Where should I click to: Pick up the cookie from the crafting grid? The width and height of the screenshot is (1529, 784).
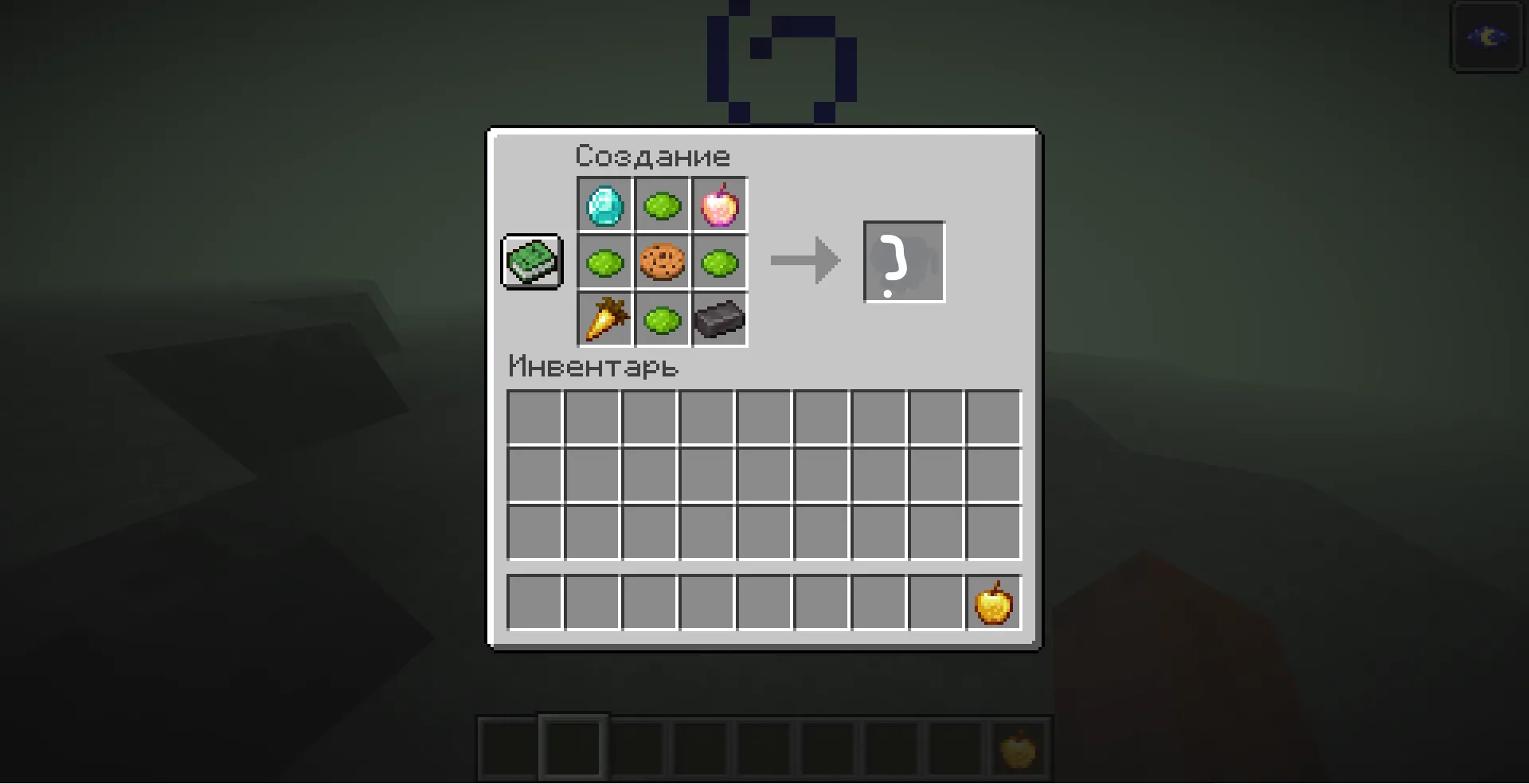coord(662,263)
